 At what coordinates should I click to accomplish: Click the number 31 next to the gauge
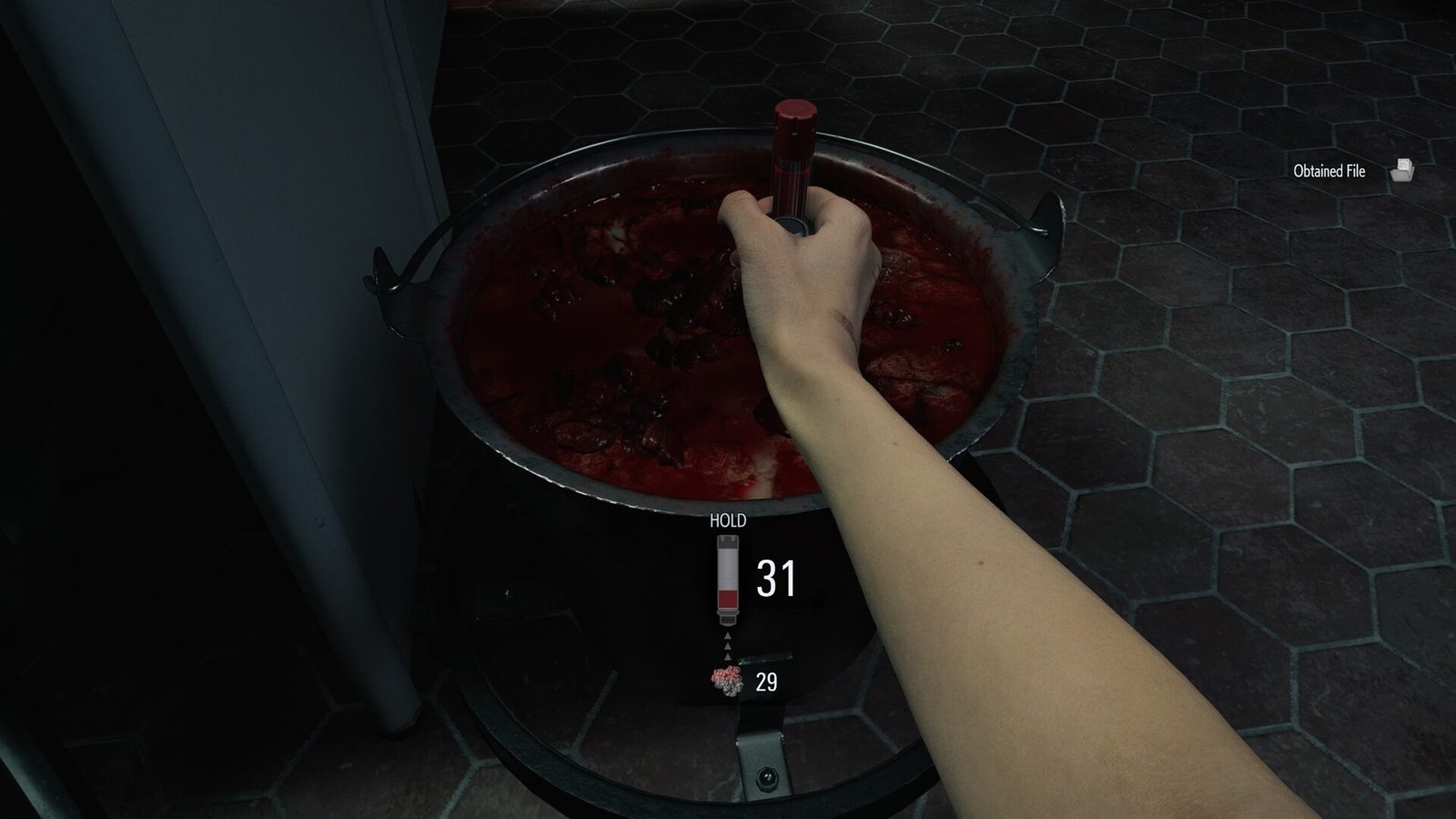pos(775,576)
